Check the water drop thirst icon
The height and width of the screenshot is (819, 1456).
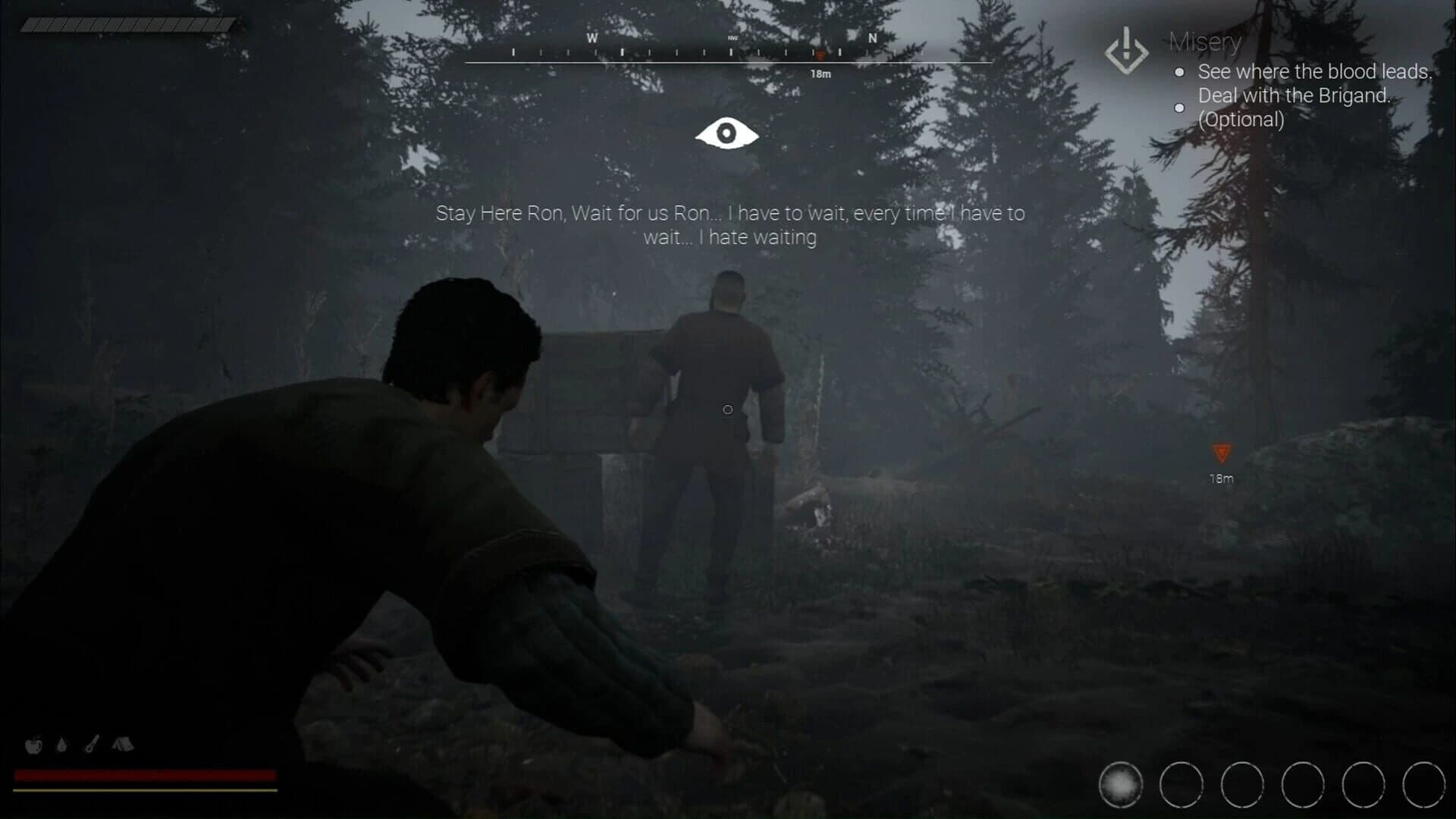pos(62,745)
